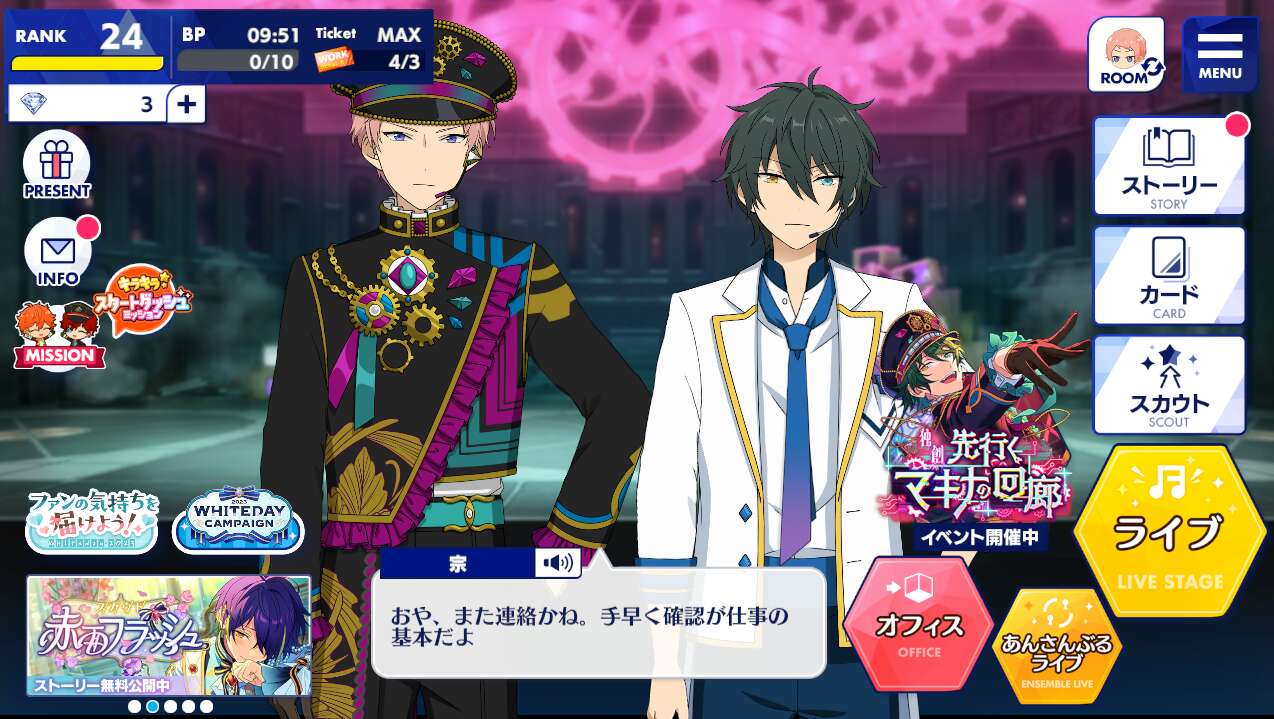Screen dimensions: 1274x719
Task: Select the second banner page dot
Action: (152, 706)
